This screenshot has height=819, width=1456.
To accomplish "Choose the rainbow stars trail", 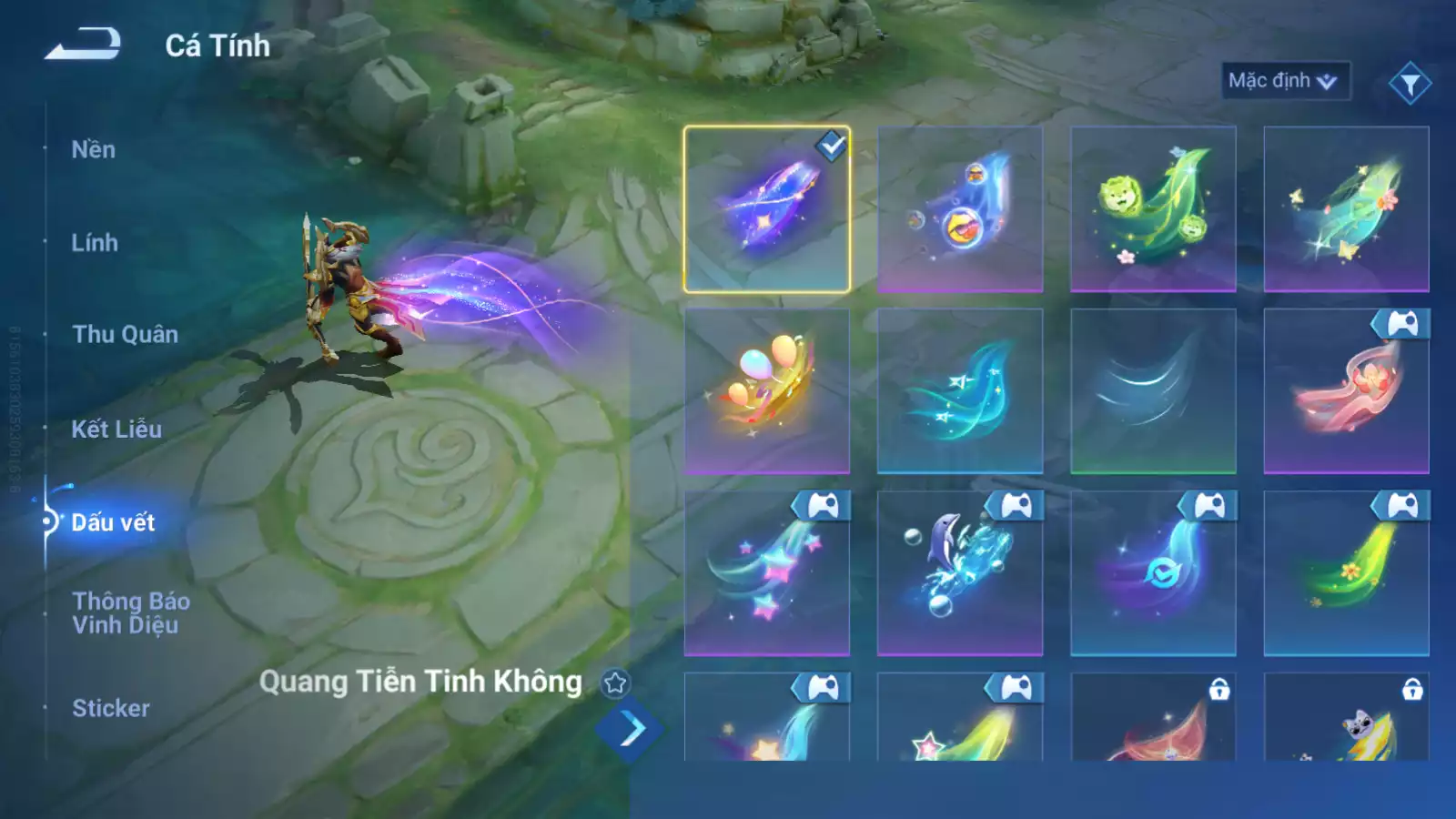I will 767,573.
